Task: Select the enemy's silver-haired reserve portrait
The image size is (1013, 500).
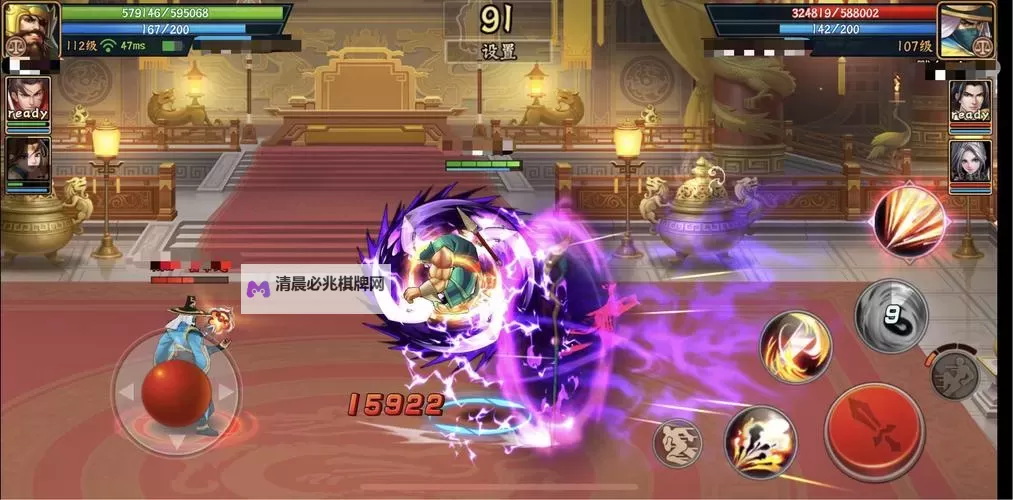Action: tap(970, 162)
